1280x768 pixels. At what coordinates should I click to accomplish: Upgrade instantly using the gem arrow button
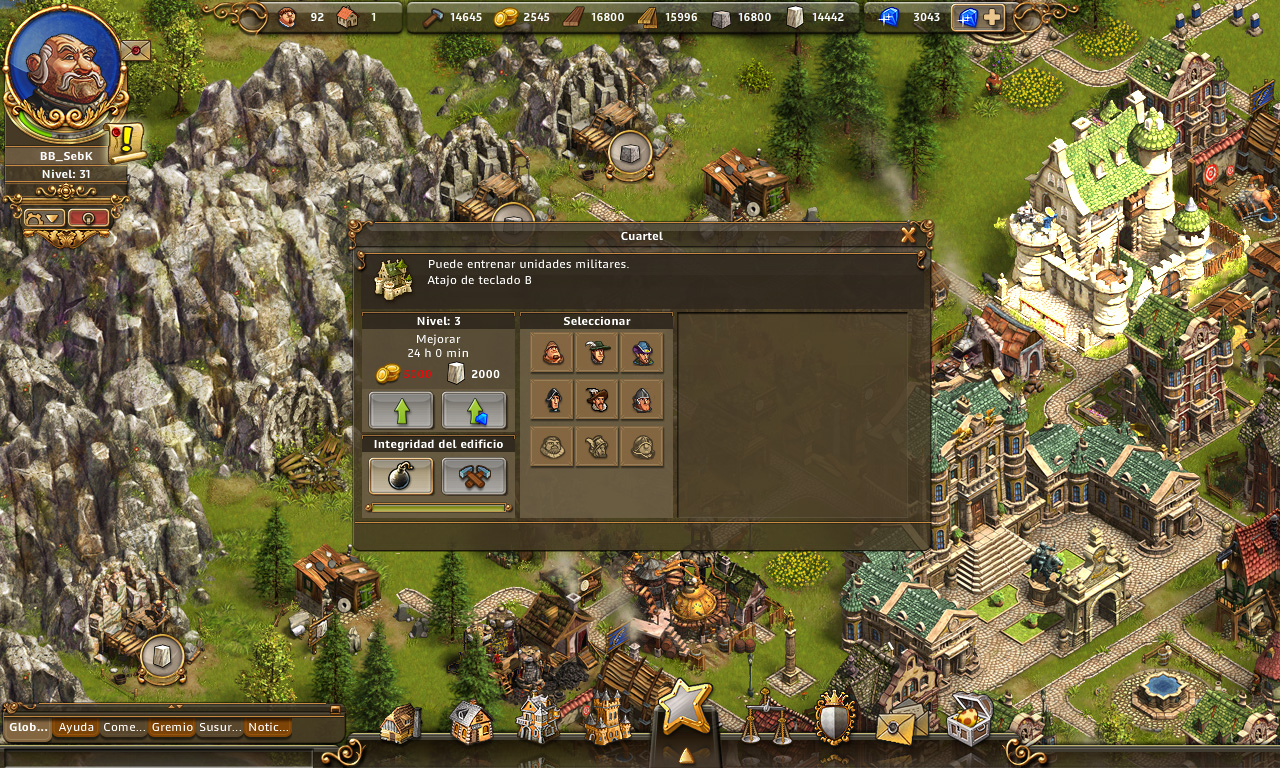click(x=474, y=410)
